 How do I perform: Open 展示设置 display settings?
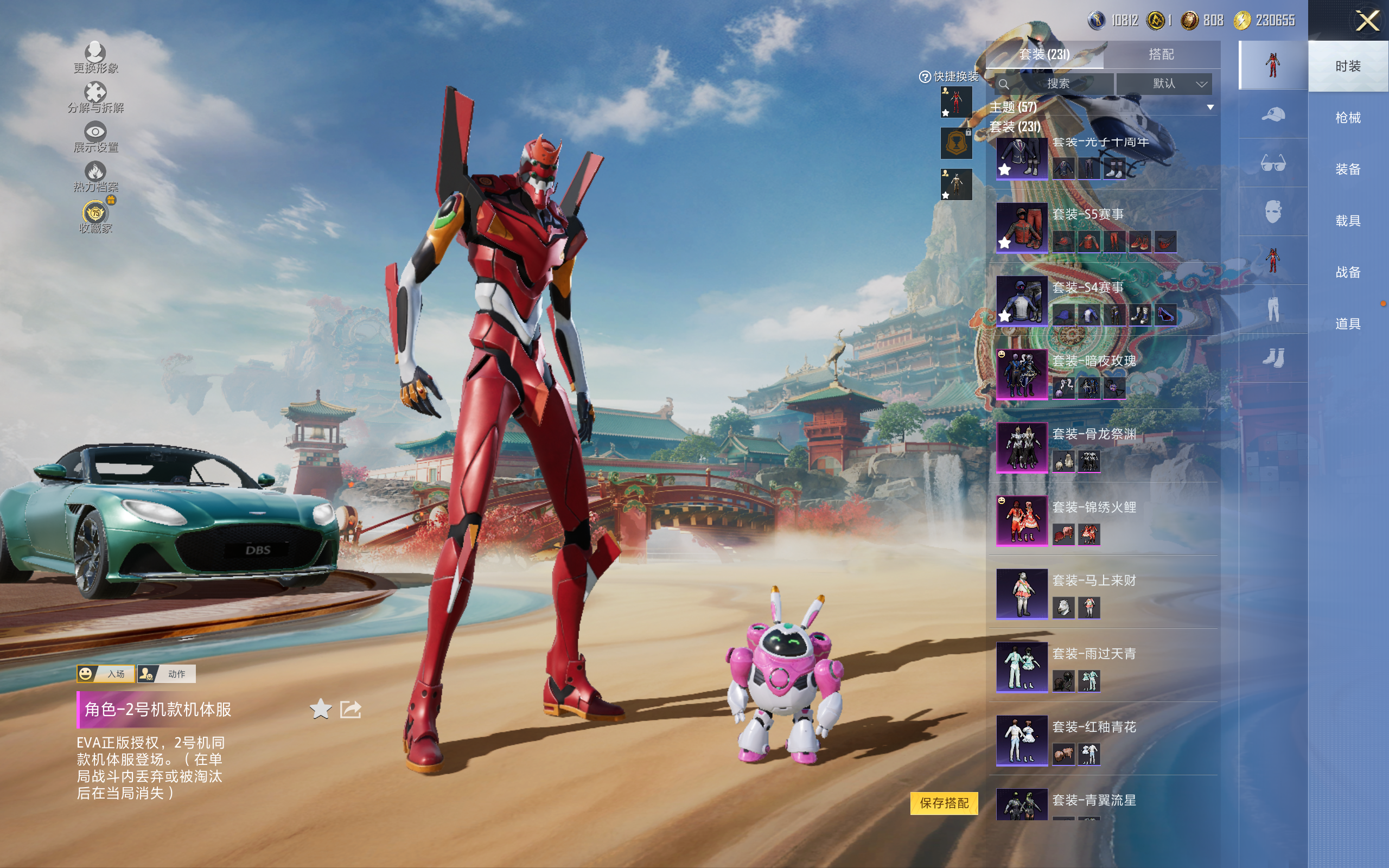pos(95,137)
